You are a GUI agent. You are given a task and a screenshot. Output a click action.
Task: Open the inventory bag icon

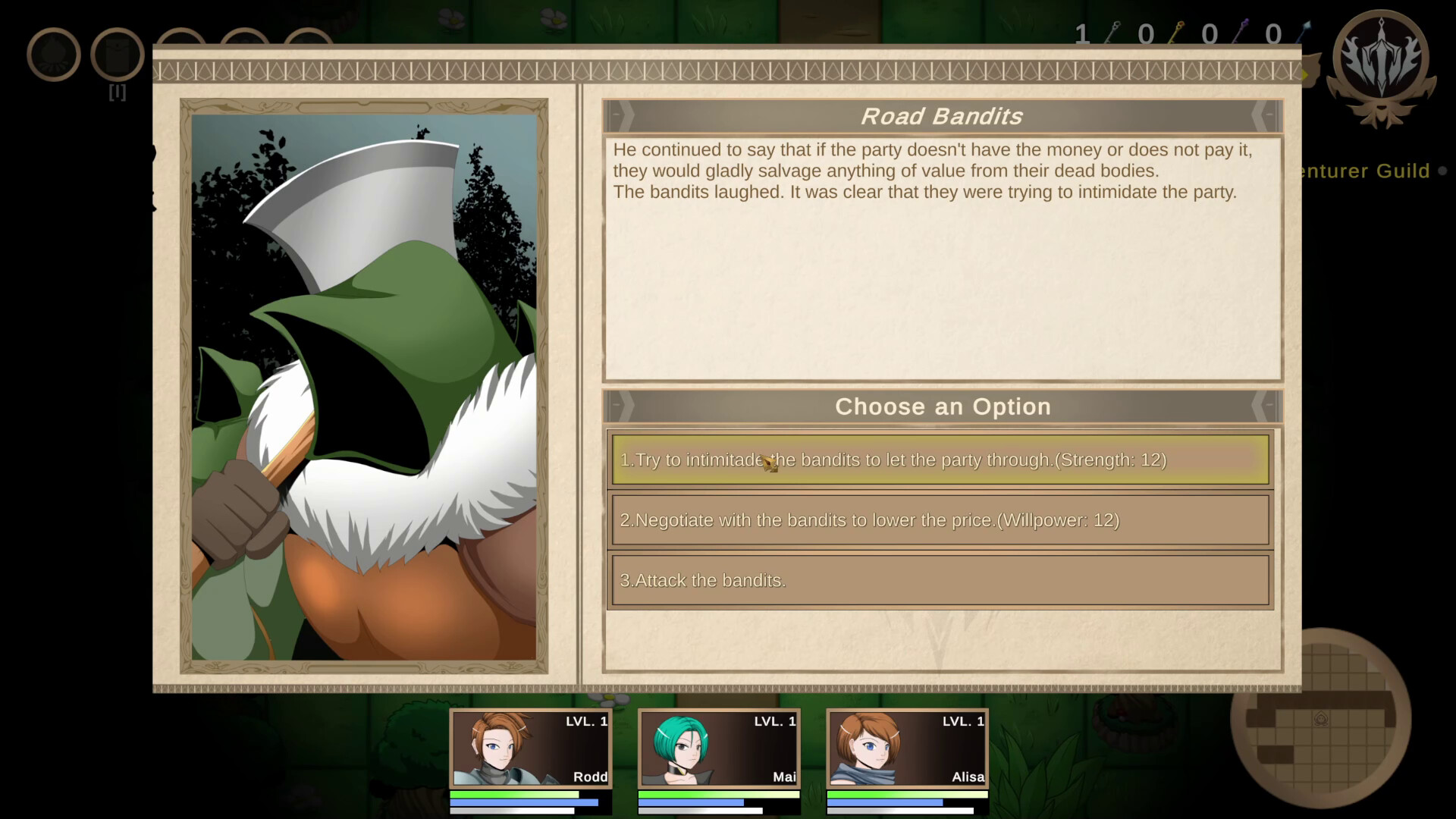[x=118, y=55]
